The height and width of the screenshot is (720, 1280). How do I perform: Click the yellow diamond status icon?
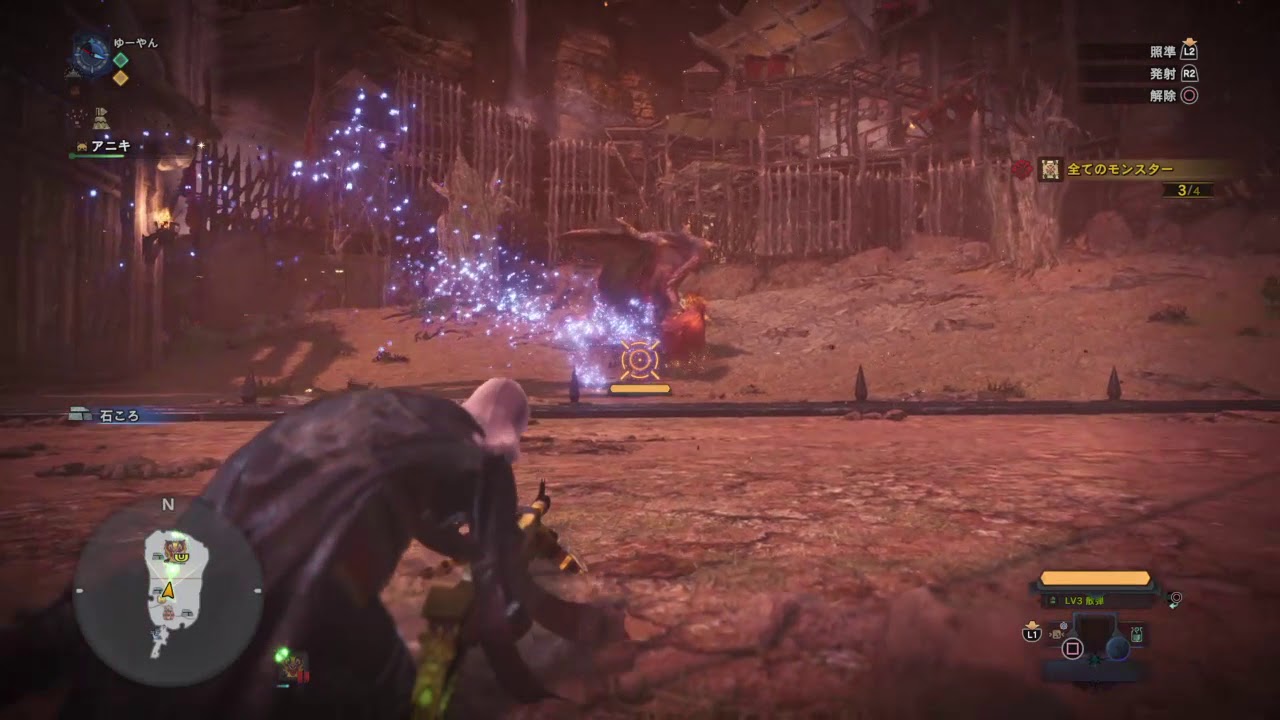click(x=120, y=78)
